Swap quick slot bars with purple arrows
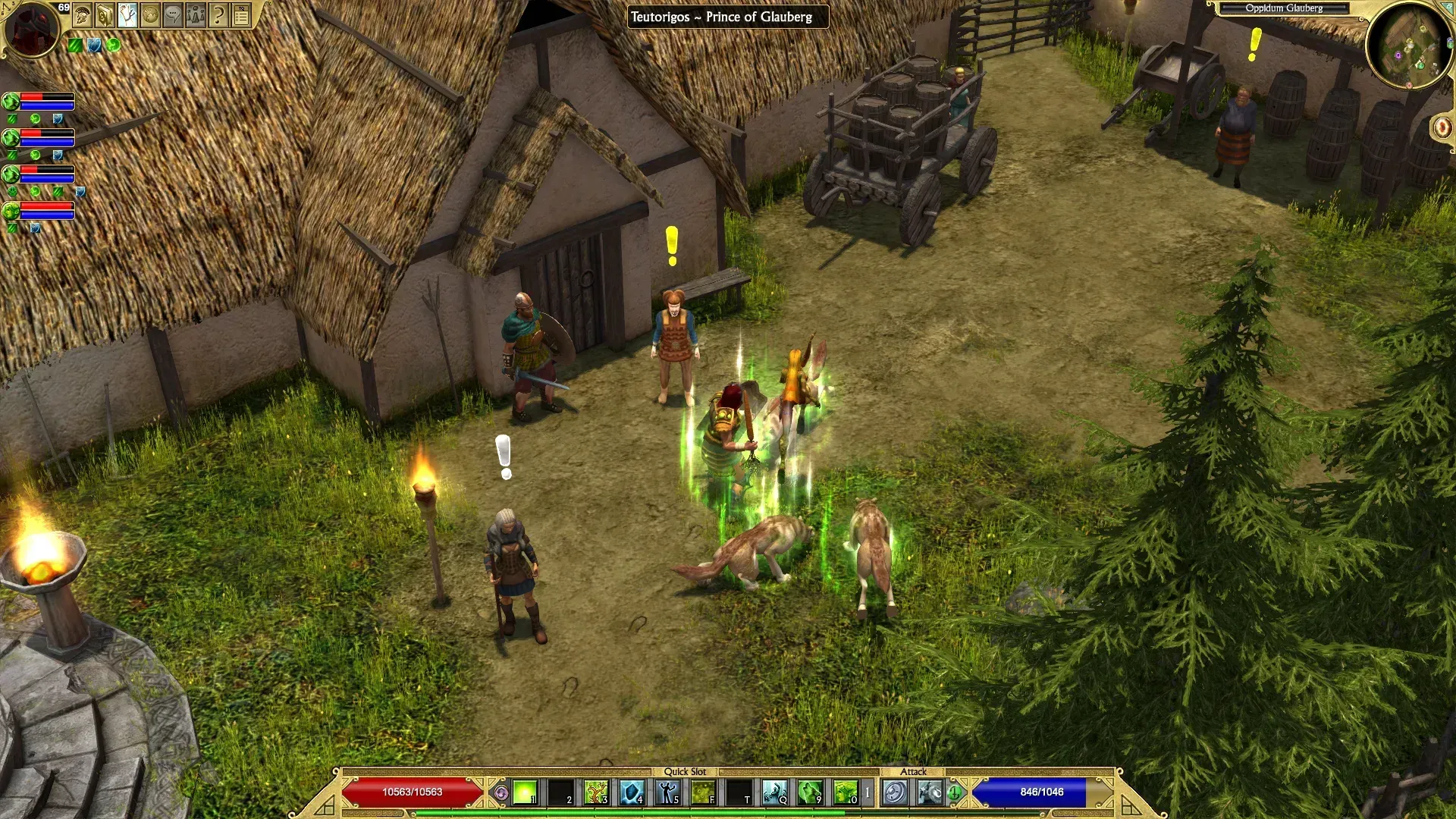Image resolution: width=1456 pixels, height=819 pixels. (x=501, y=793)
